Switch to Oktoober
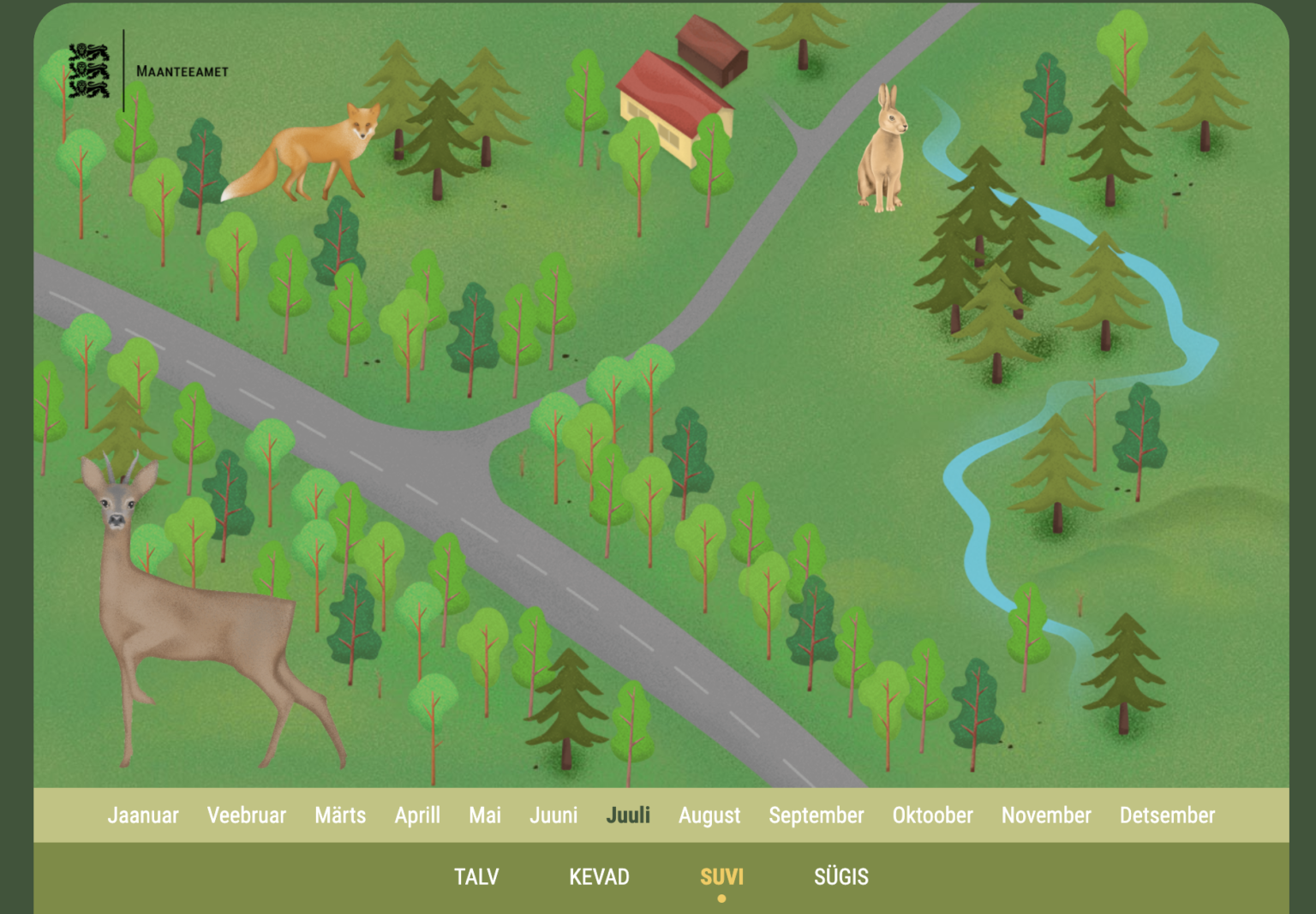Screen dimensions: 1316x914 pos(933,815)
